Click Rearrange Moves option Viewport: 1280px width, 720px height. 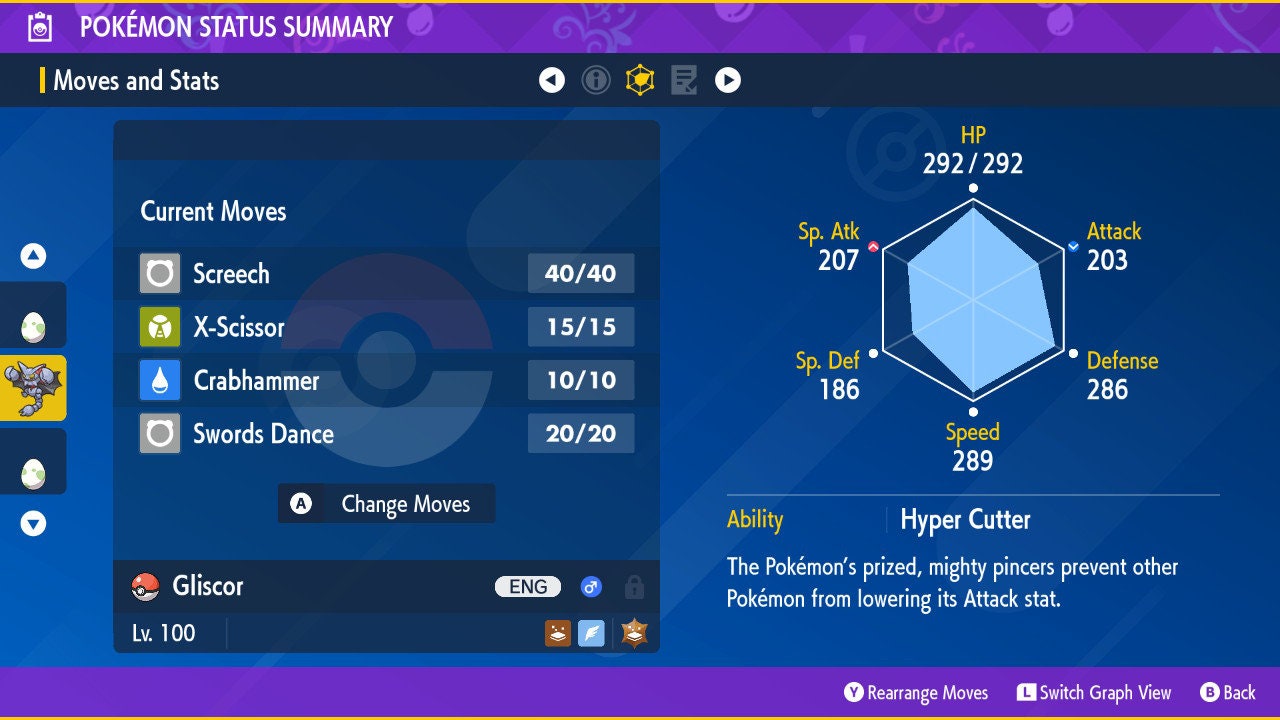tap(916, 693)
